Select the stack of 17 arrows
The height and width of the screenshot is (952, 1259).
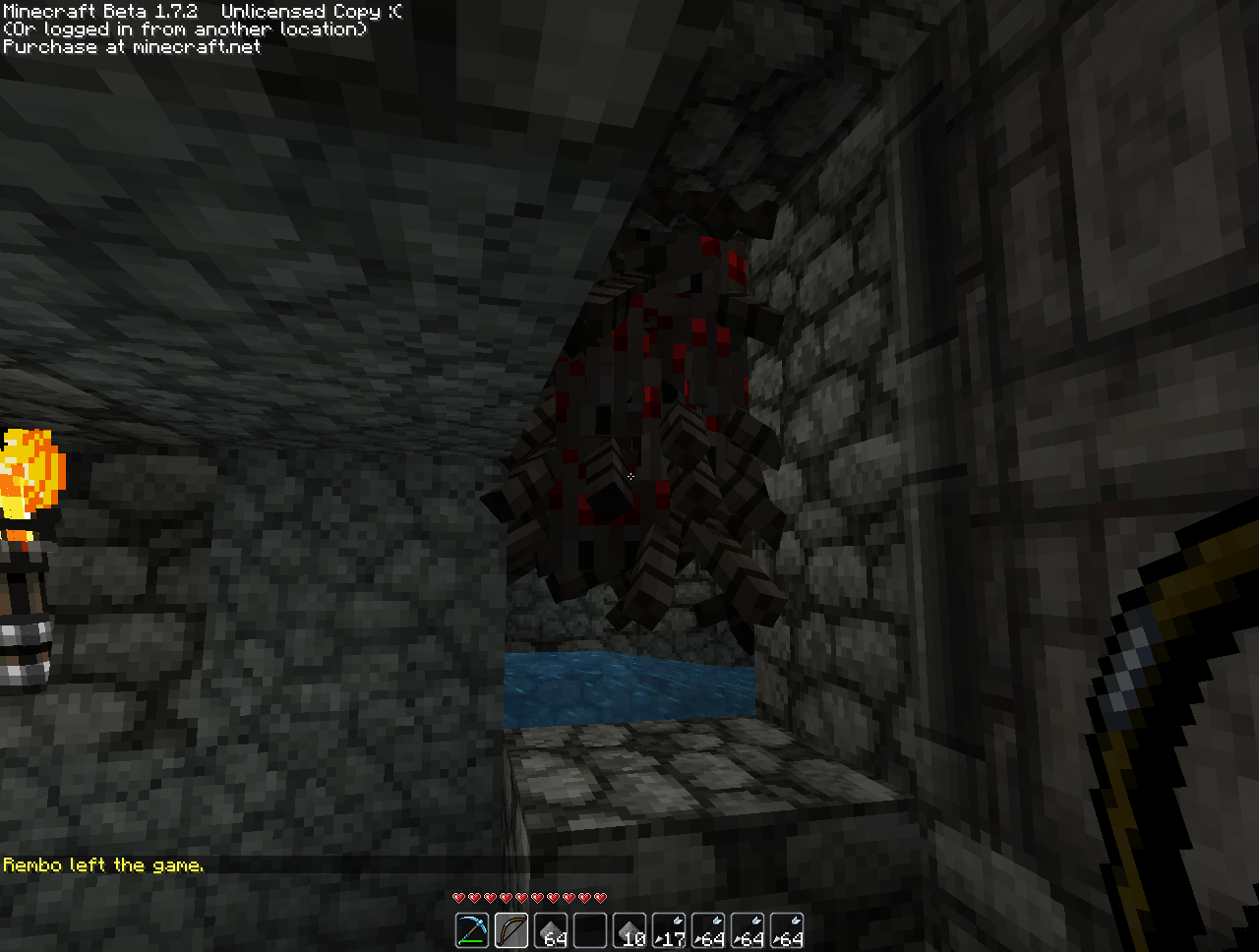click(x=669, y=930)
